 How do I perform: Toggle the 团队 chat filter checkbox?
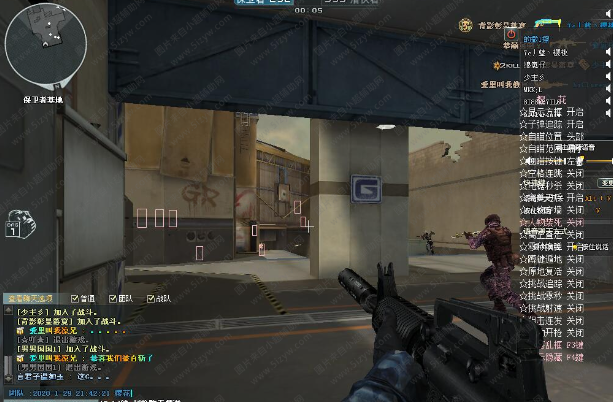tap(112, 298)
